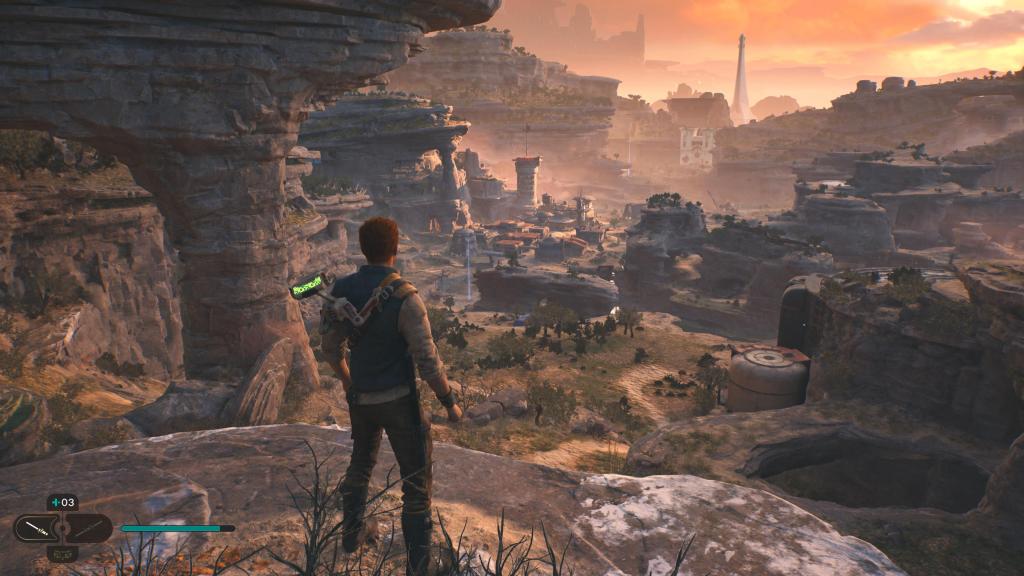Switch to the double-bladed lightsaber stance

90,528
